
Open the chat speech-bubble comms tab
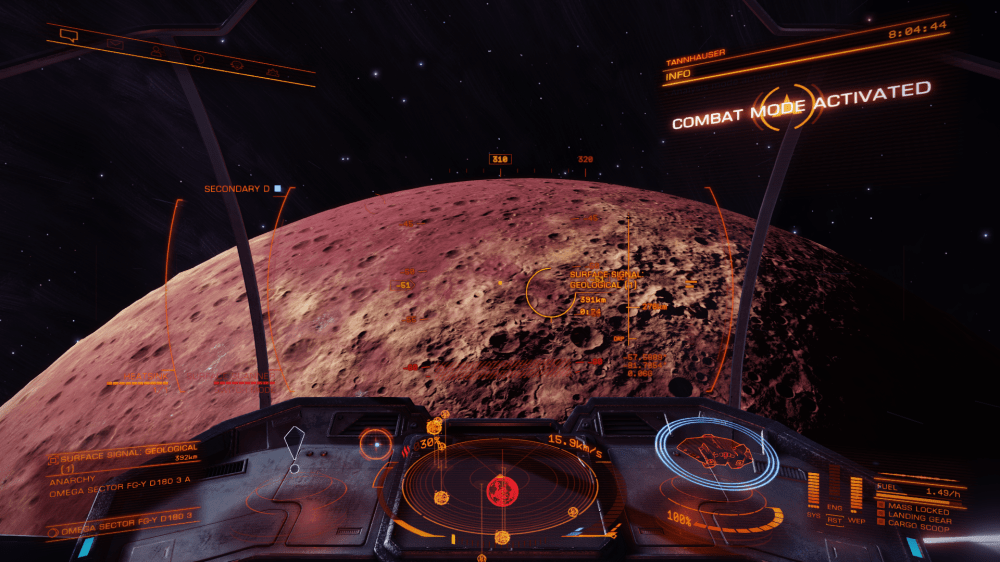(x=68, y=36)
